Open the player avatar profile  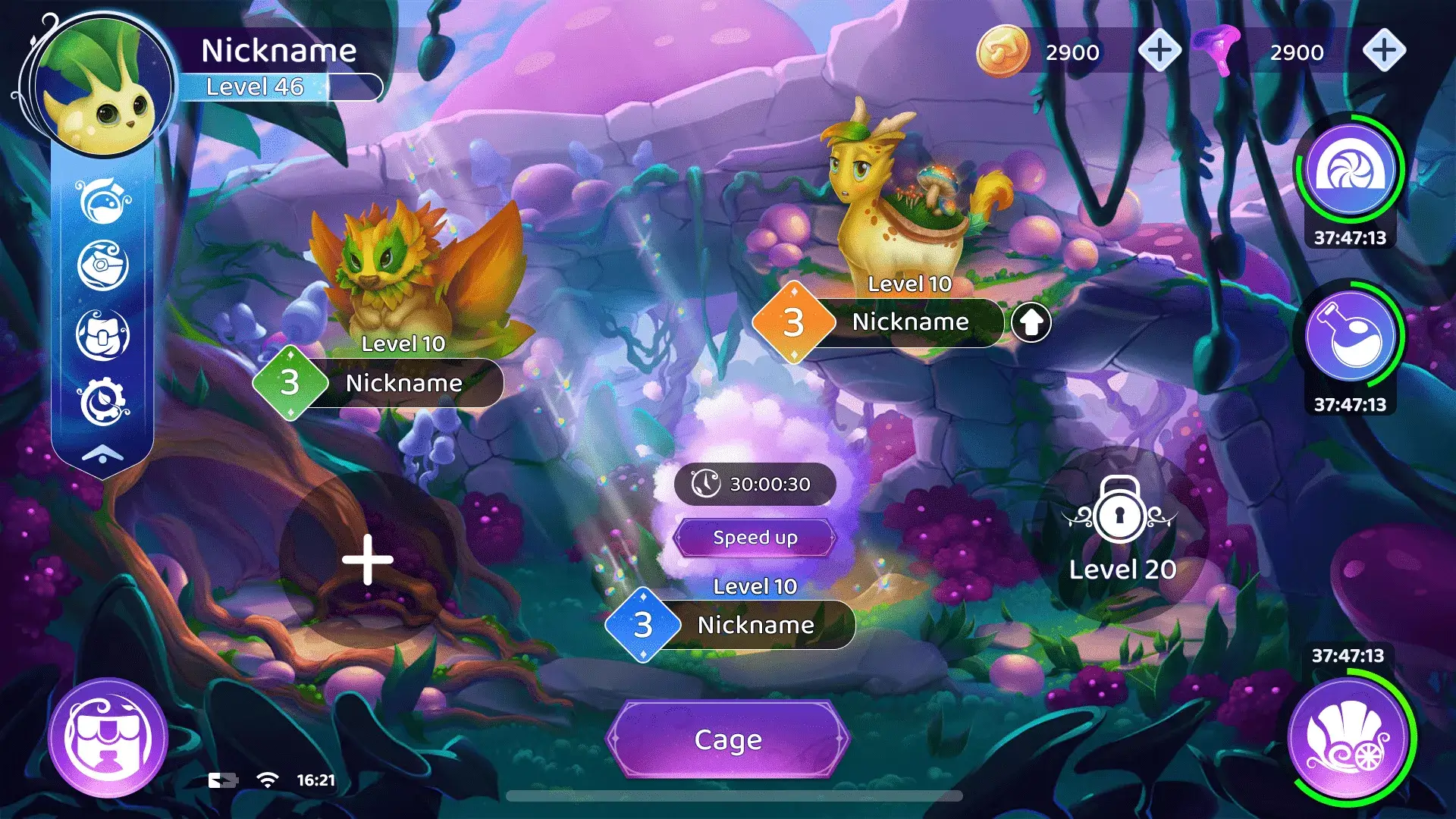[x=102, y=83]
